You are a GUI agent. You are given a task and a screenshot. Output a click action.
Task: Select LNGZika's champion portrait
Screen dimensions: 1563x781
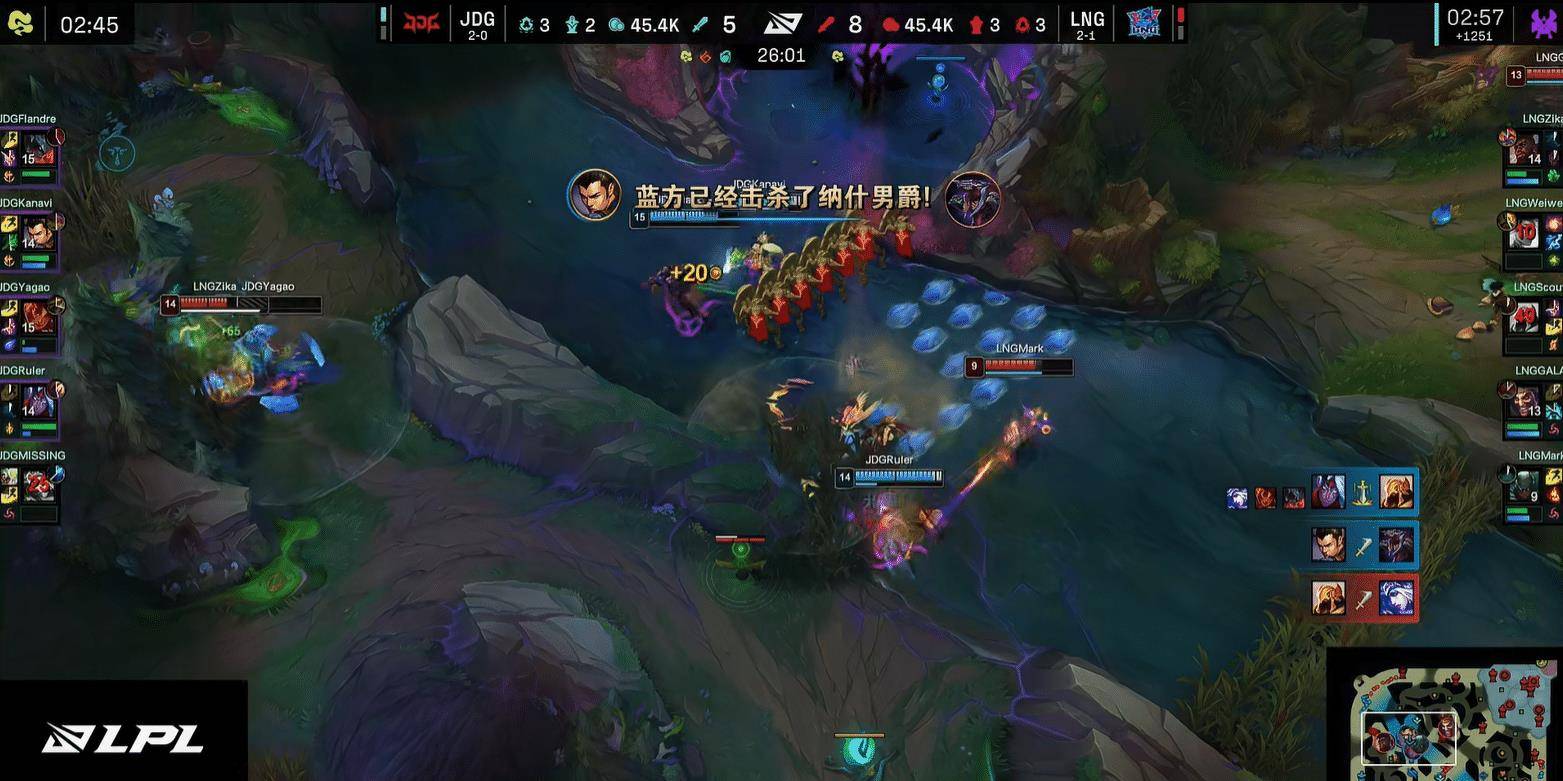[1527, 151]
